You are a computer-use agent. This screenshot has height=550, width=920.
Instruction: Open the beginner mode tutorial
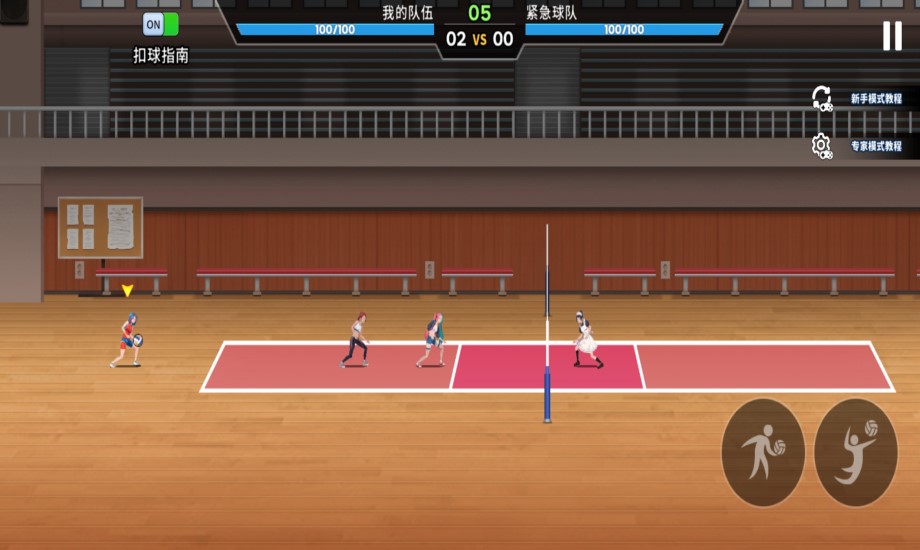click(x=865, y=99)
